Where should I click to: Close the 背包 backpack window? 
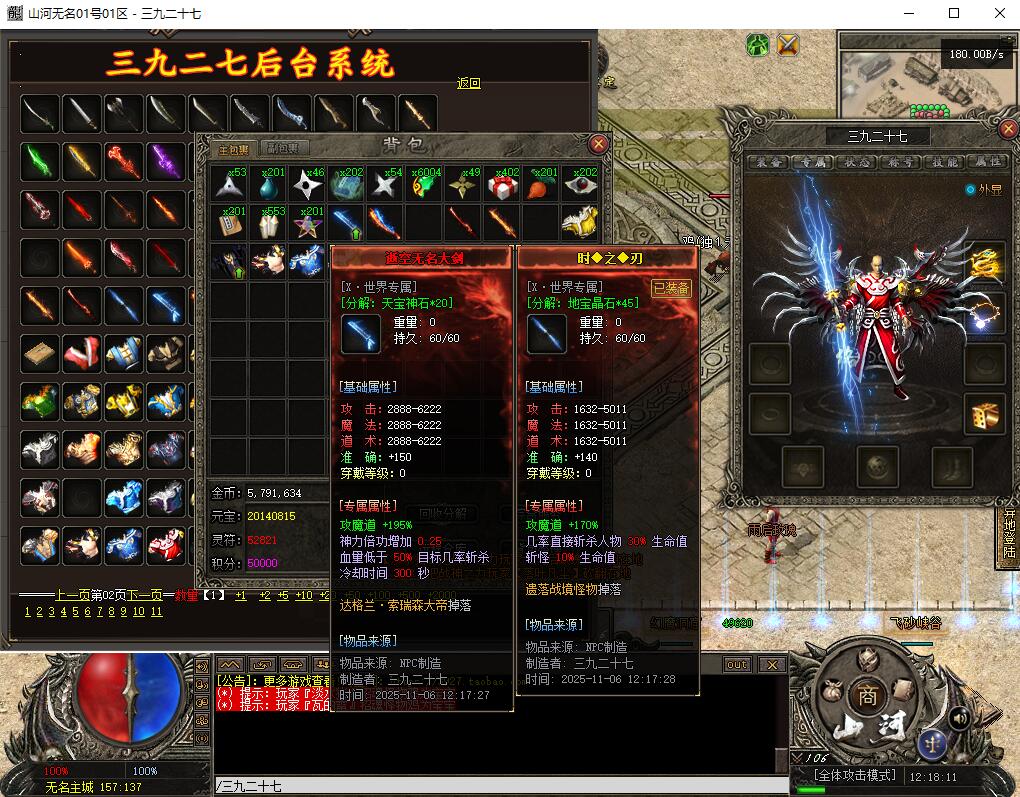[598, 144]
